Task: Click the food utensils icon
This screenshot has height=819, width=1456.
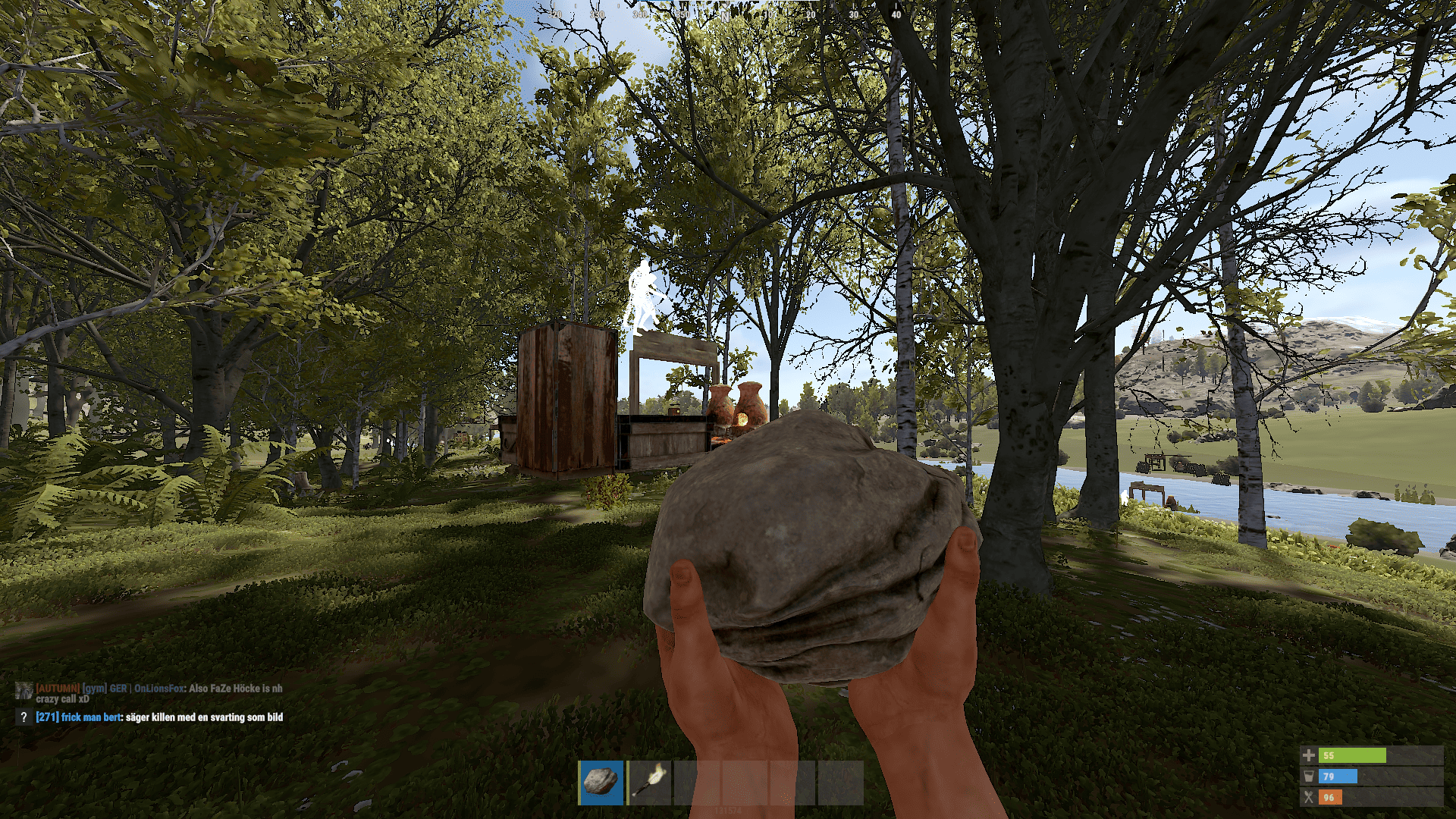Action: (x=1309, y=796)
